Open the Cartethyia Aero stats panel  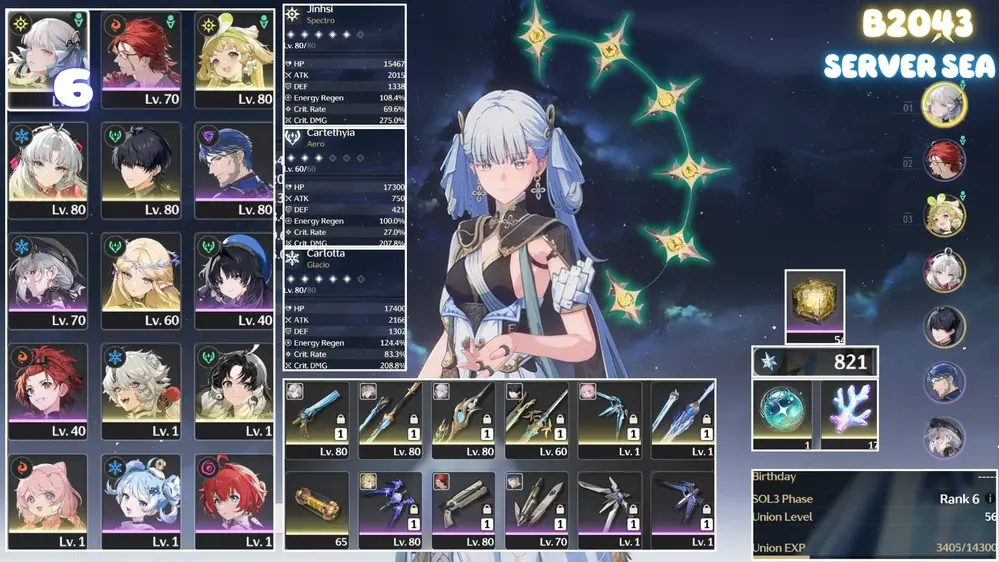[345, 186]
